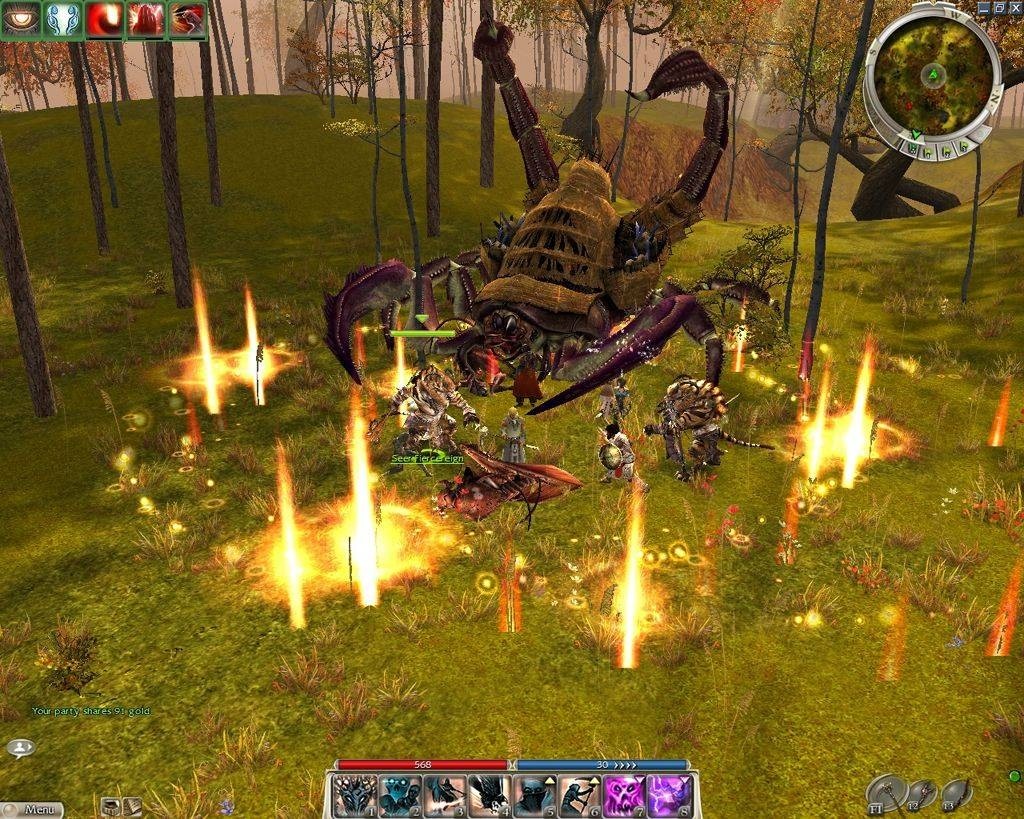
Task: Activate the scythe skill in slot 6
Action: (579, 796)
